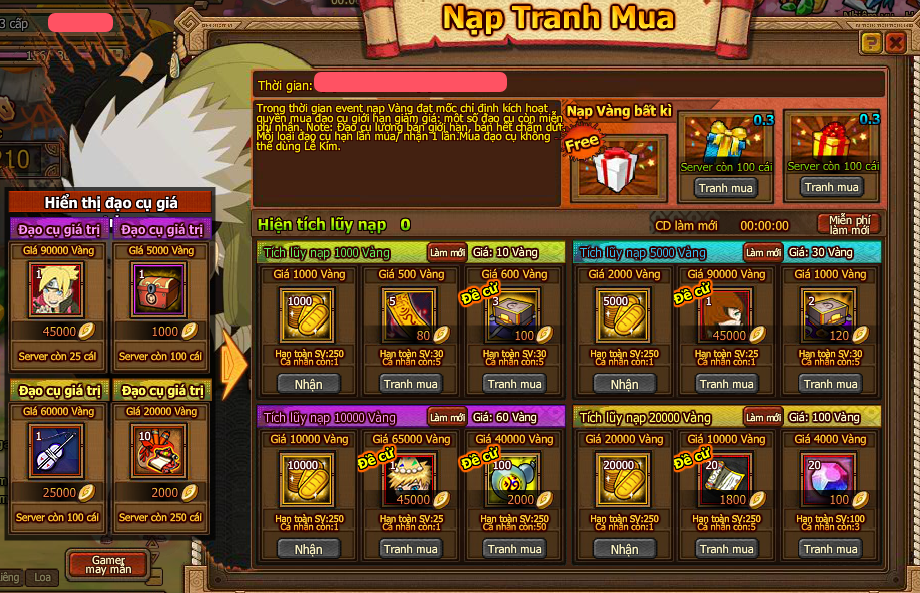Viewport: 920px width, 593px height.
Task: Open the question mark help button
Action: [871, 42]
